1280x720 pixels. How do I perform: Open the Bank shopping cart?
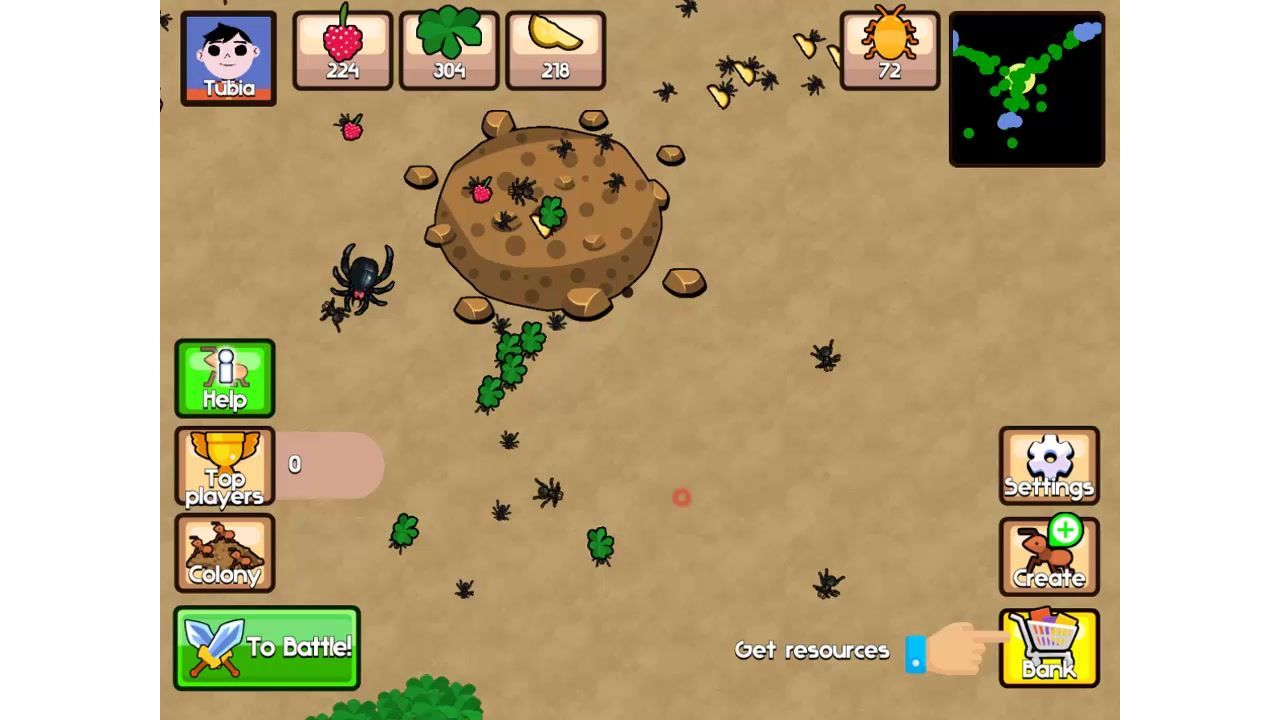[x=1048, y=648]
